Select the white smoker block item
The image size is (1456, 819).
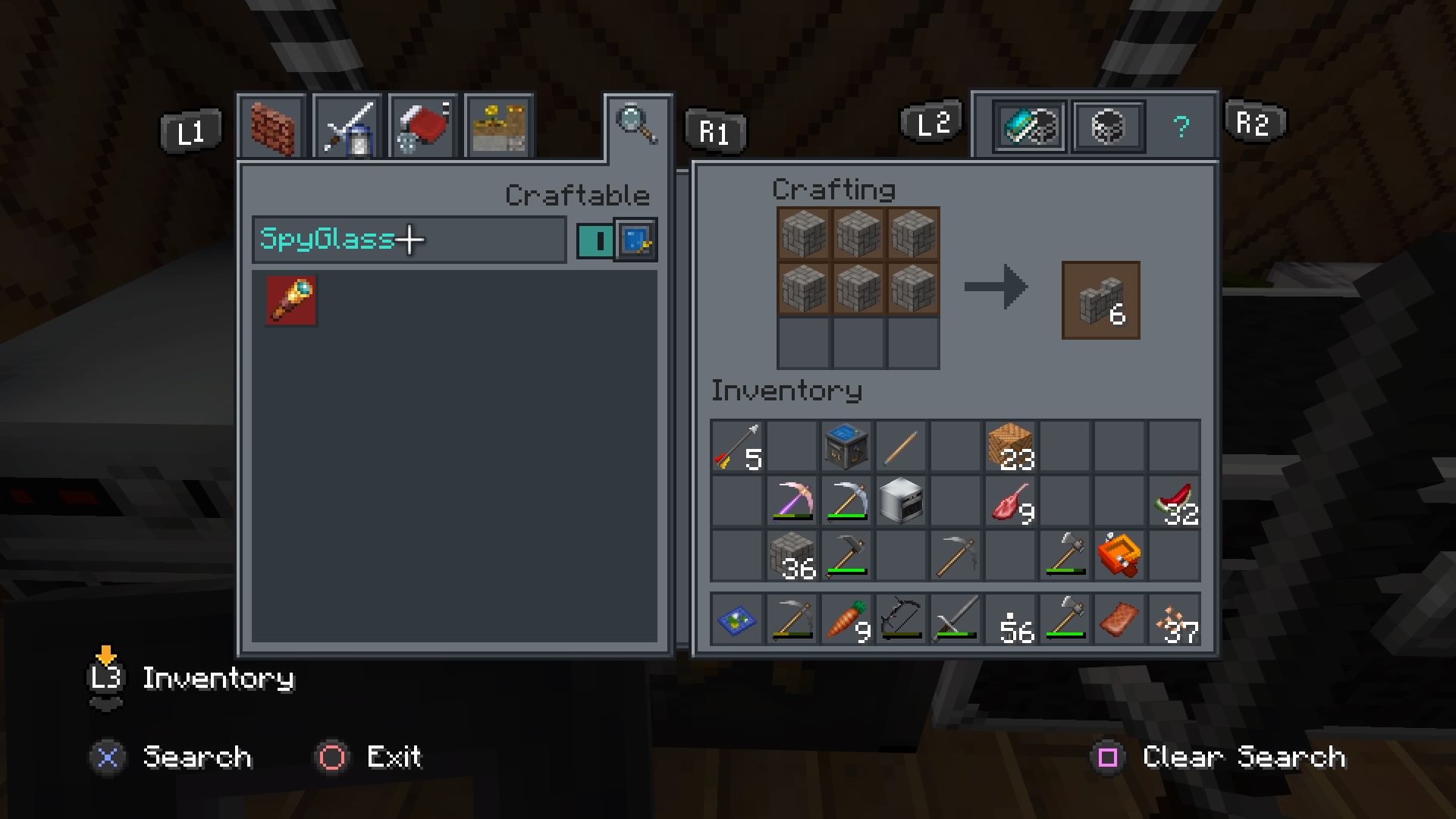click(901, 501)
